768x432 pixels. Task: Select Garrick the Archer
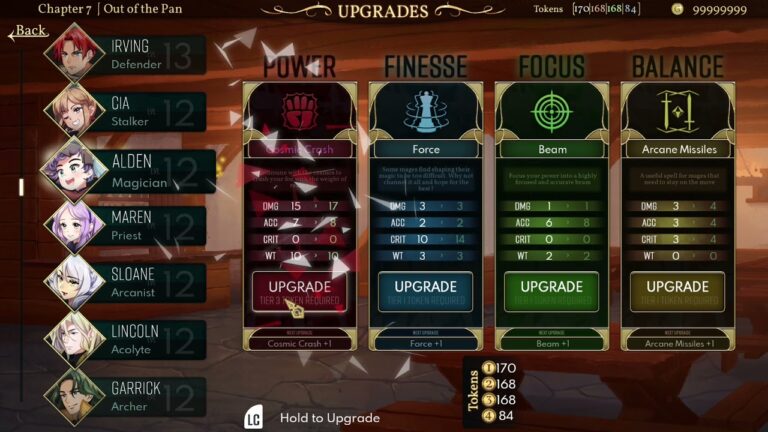pyautogui.click(x=125, y=397)
